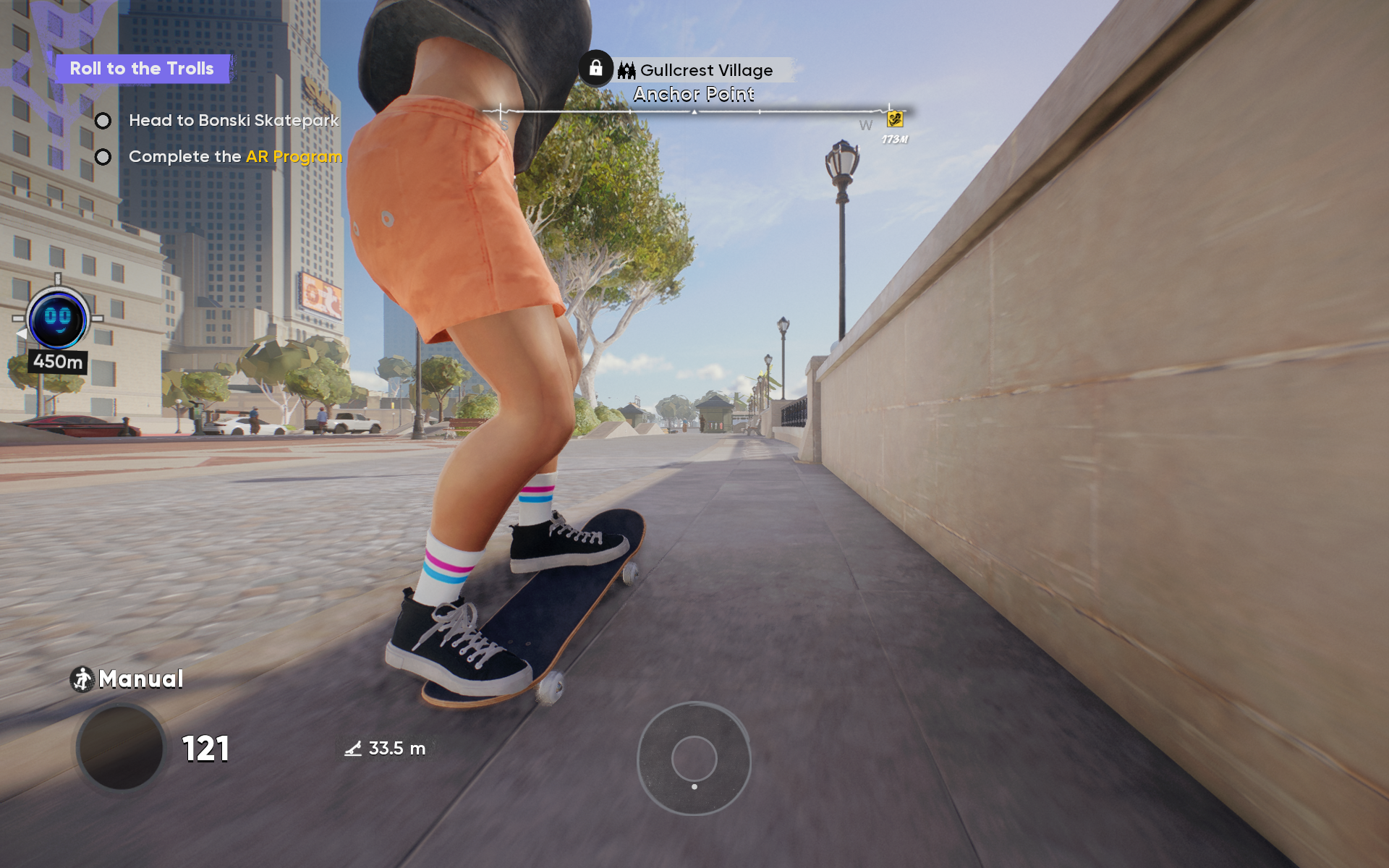
Task: Click the blue robot companion waypoint icon
Action: click(x=58, y=319)
